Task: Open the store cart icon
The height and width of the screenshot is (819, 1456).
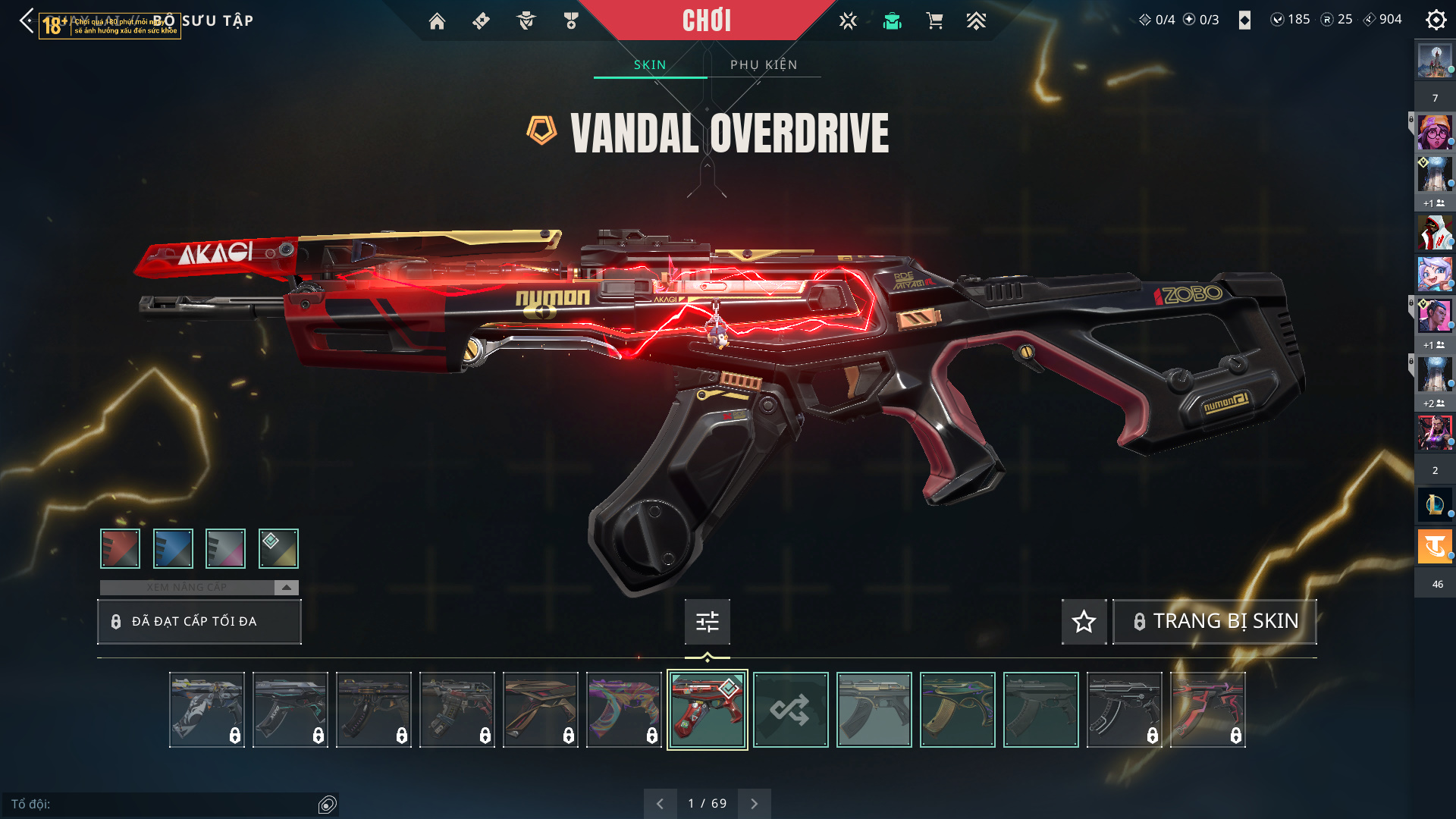Action: click(x=934, y=21)
